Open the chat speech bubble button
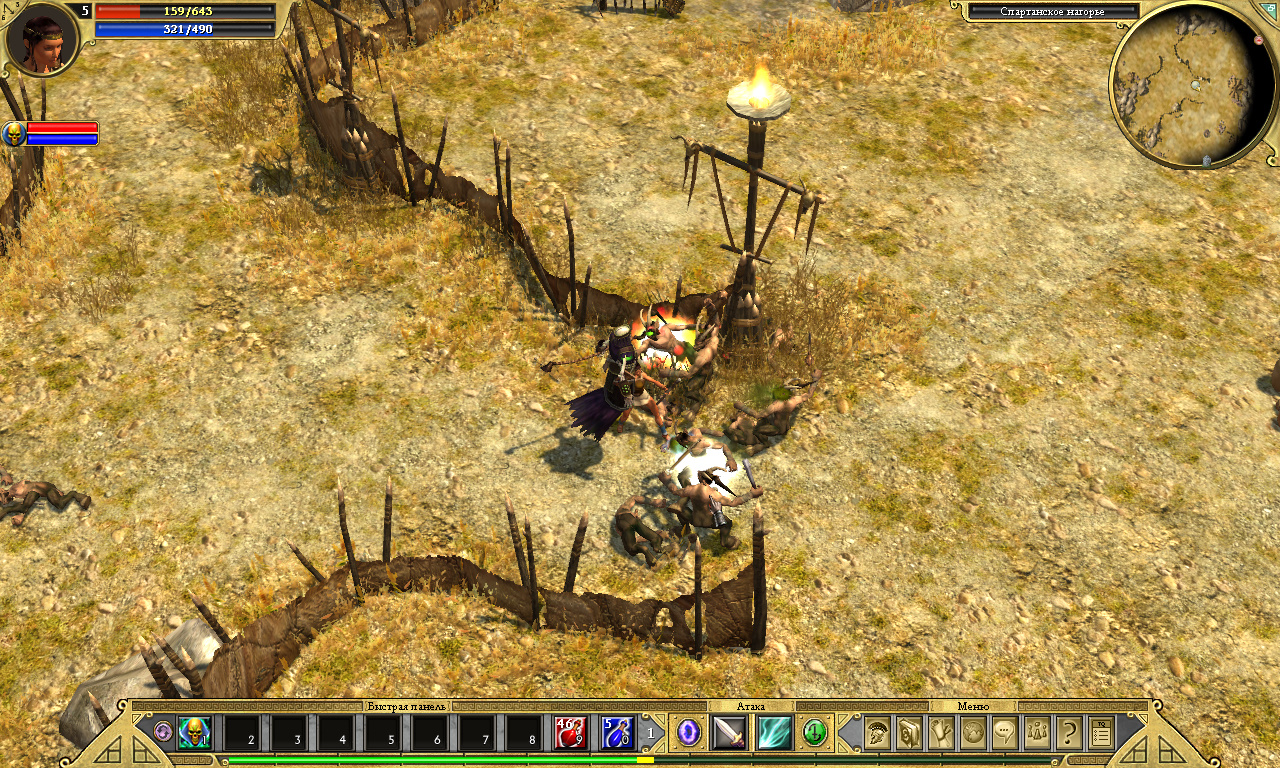1280x768 pixels. pyautogui.click(x=1005, y=733)
